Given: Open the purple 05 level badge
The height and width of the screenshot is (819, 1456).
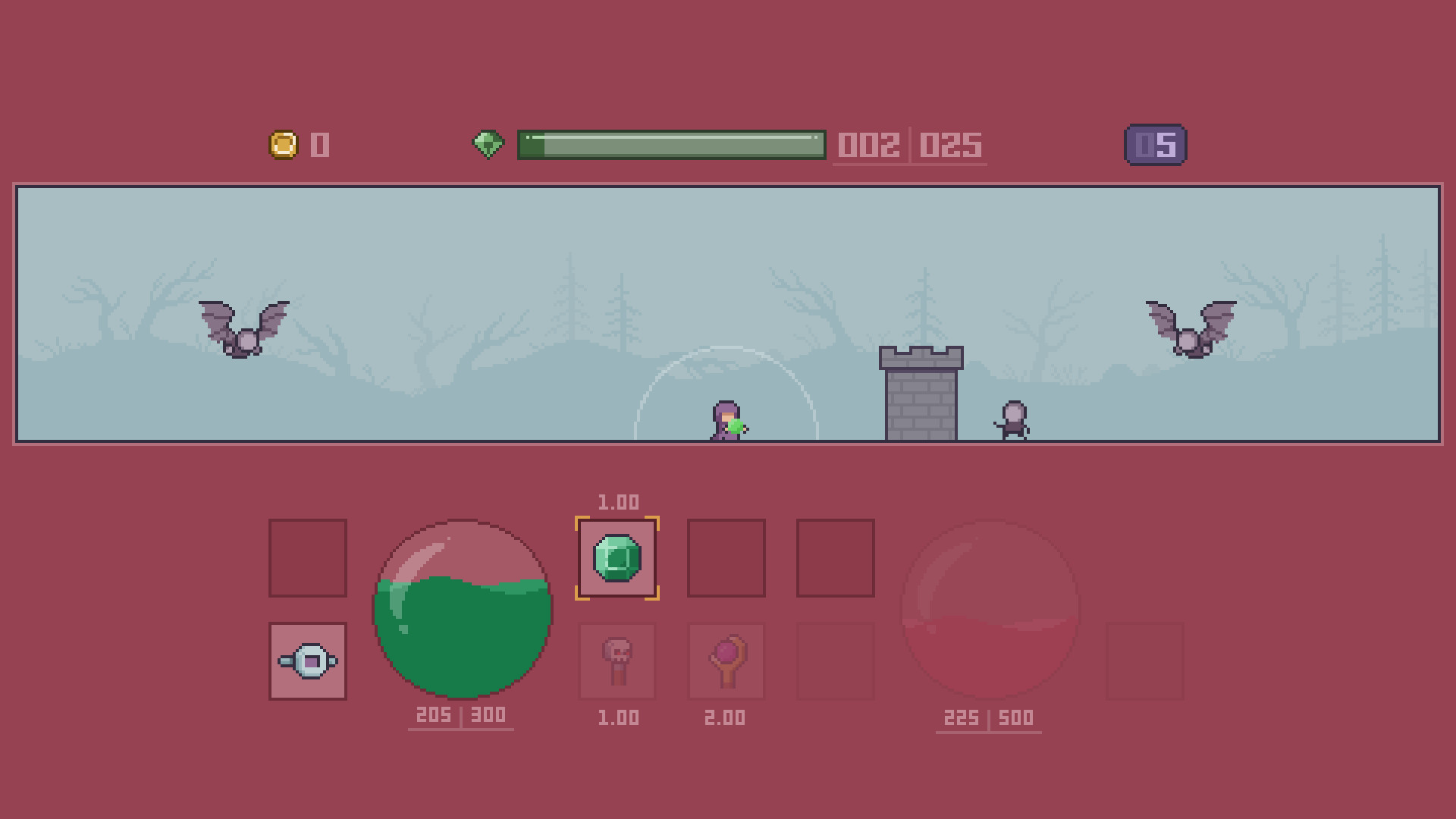Looking at the screenshot, I should click(x=1153, y=145).
